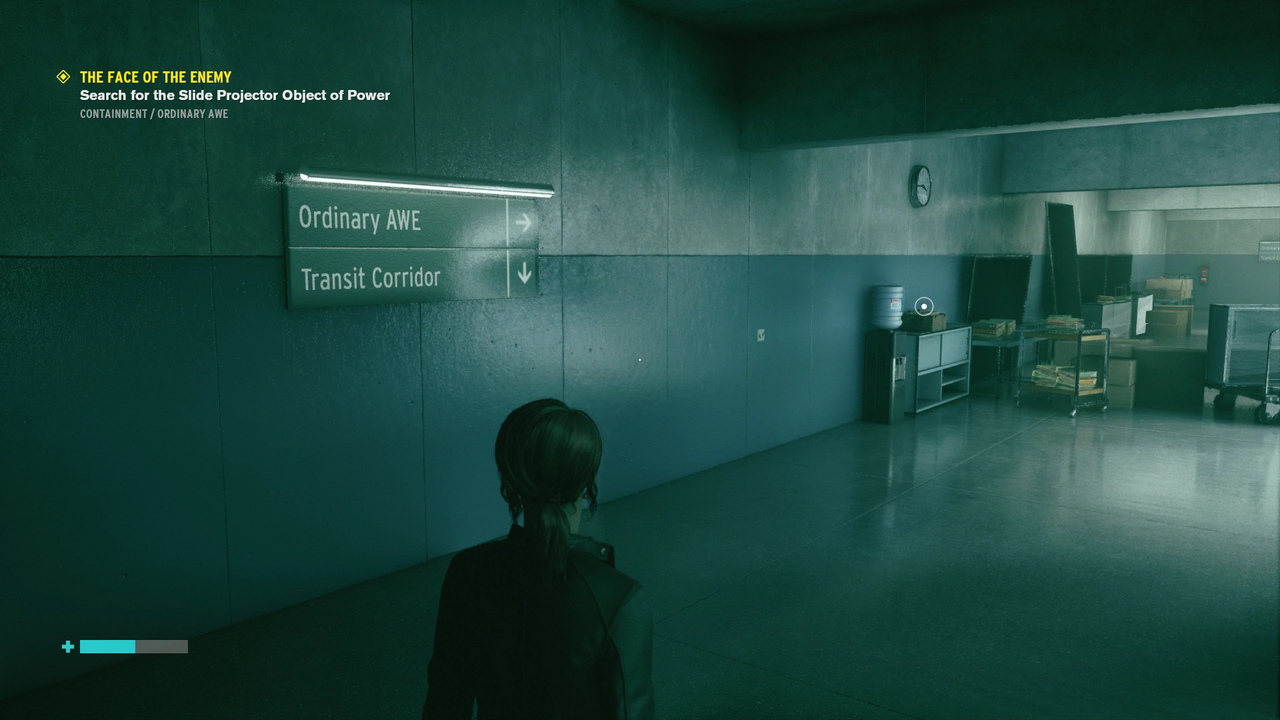Select the Slide Projector objective text
1280x720 pixels.
click(235, 96)
